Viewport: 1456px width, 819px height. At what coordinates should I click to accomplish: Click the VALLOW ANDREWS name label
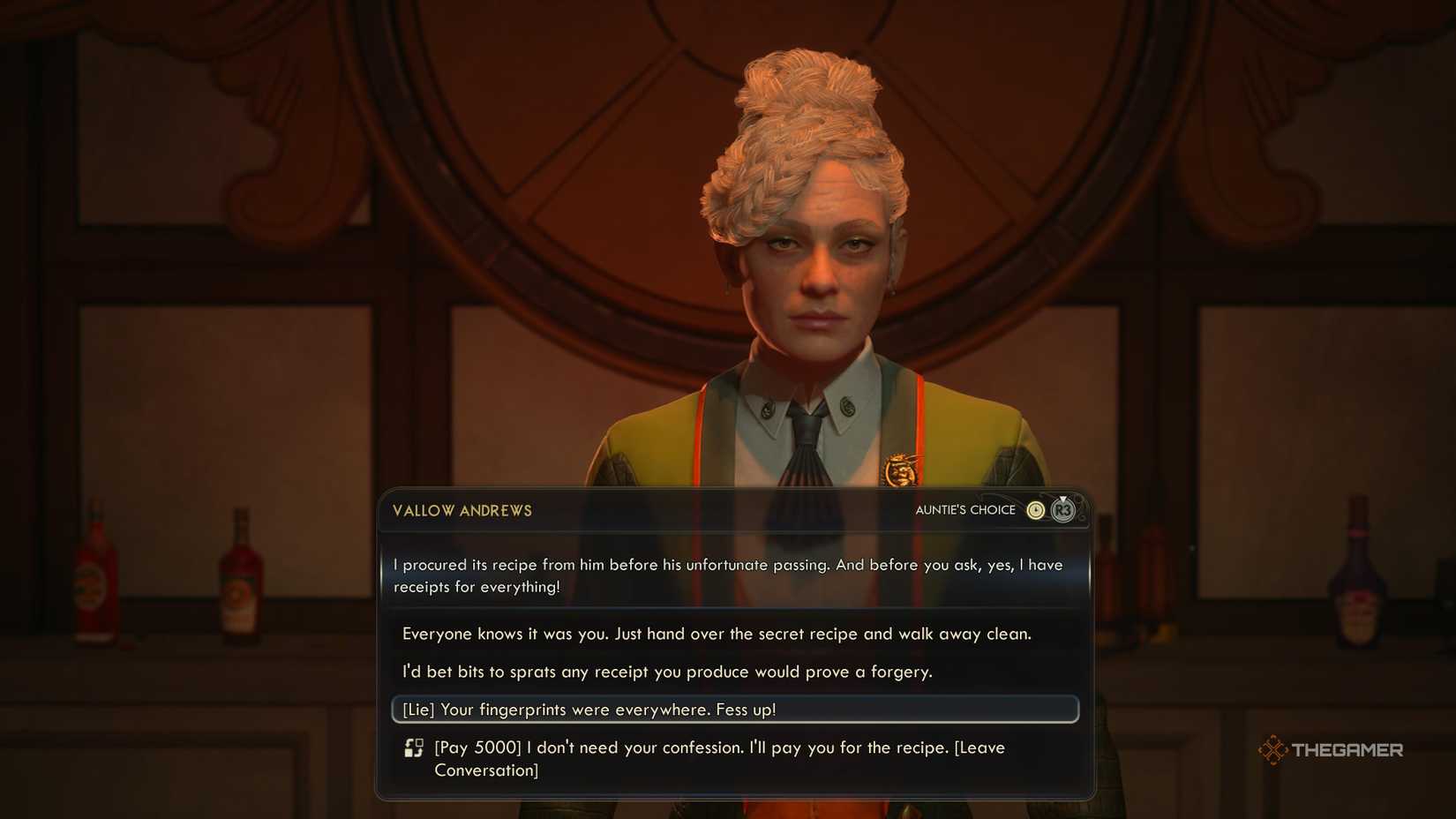coord(461,510)
